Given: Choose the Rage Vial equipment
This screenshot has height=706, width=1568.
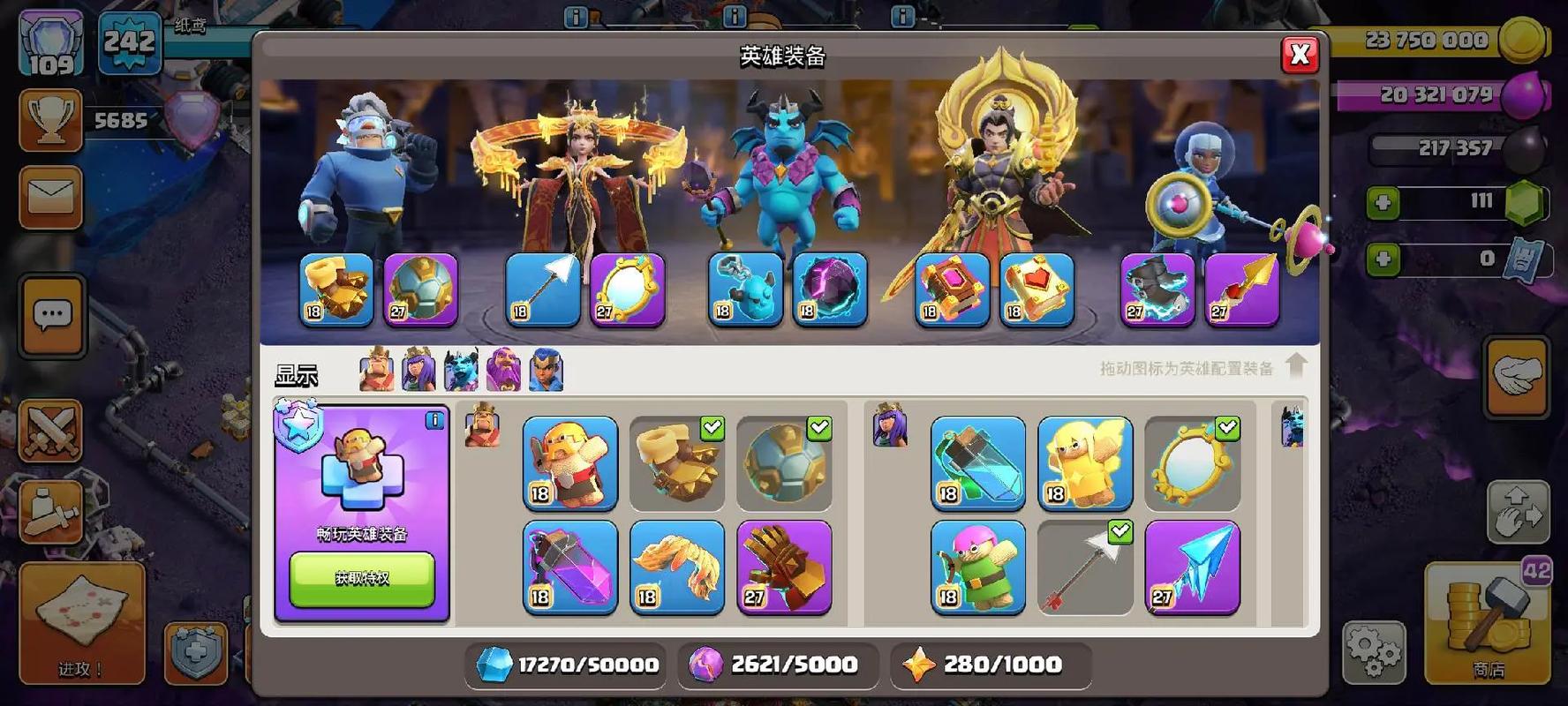Looking at the screenshot, I should 570,567.
